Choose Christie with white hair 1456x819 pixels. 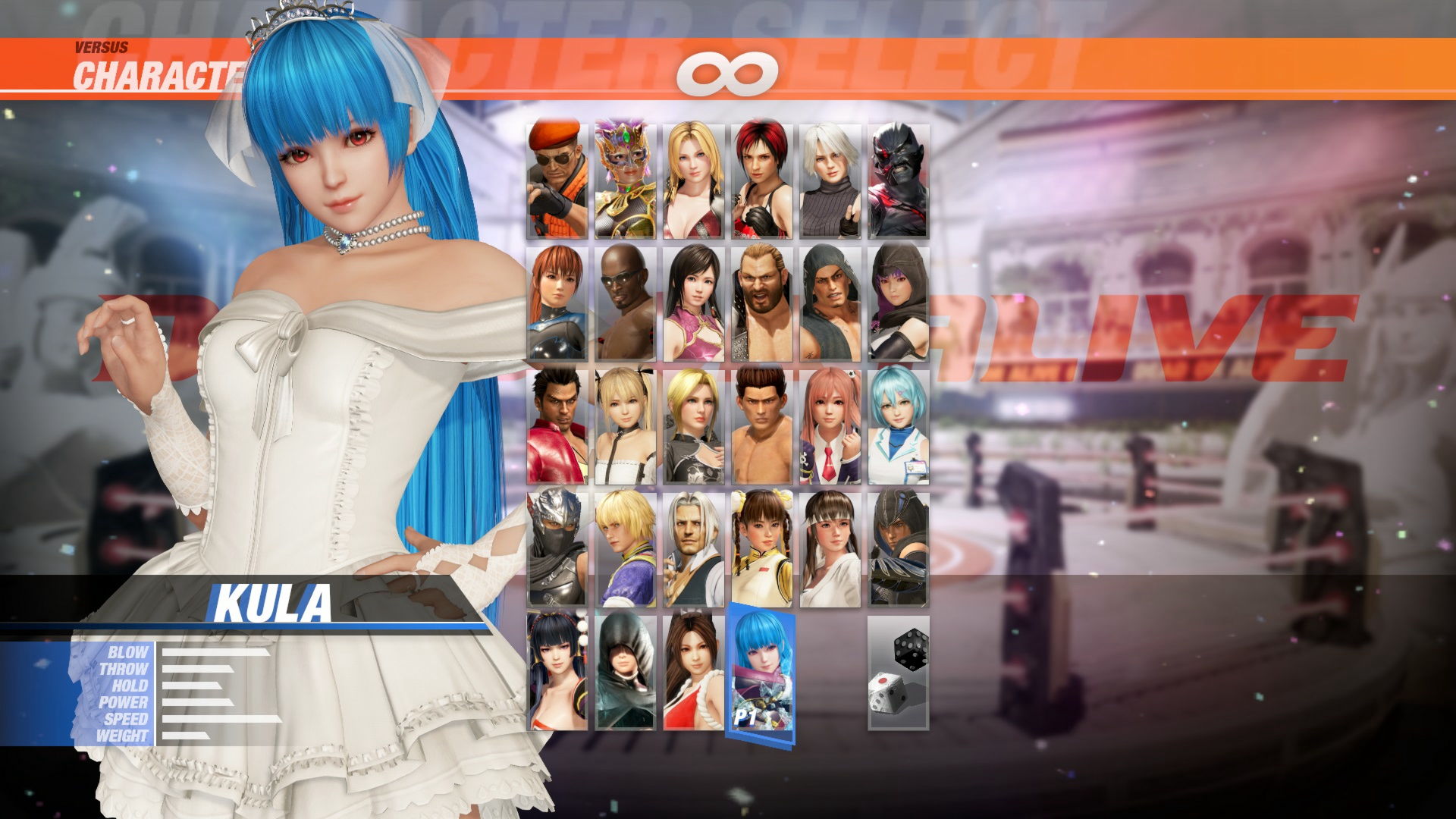point(829,174)
